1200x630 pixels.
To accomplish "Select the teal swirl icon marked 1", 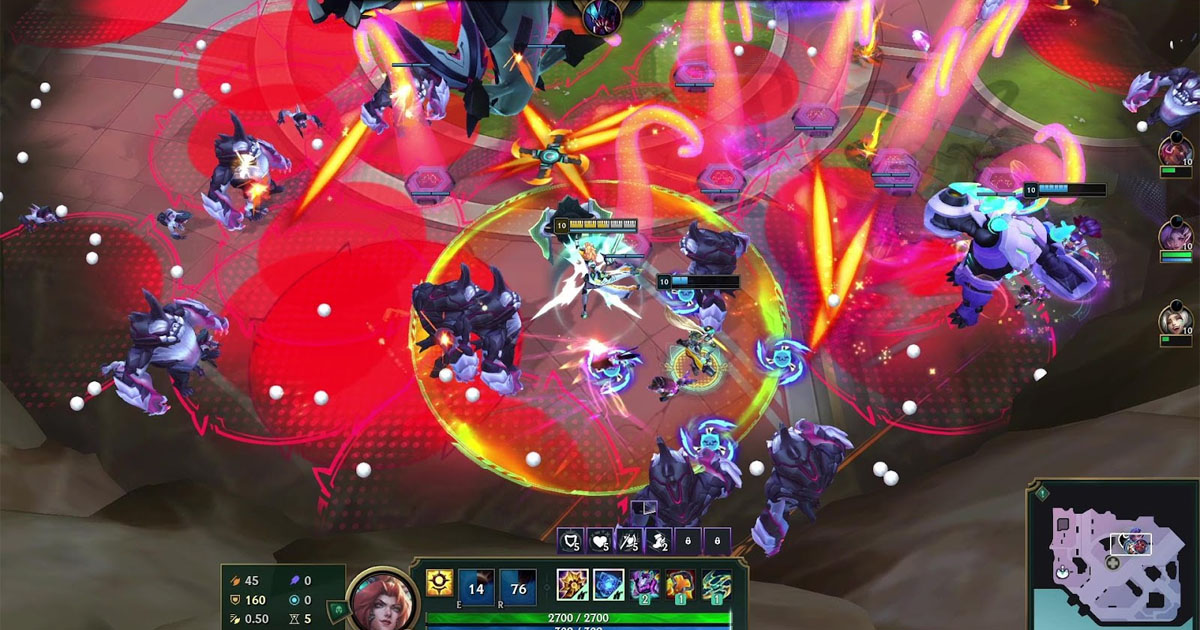I will (716, 585).
